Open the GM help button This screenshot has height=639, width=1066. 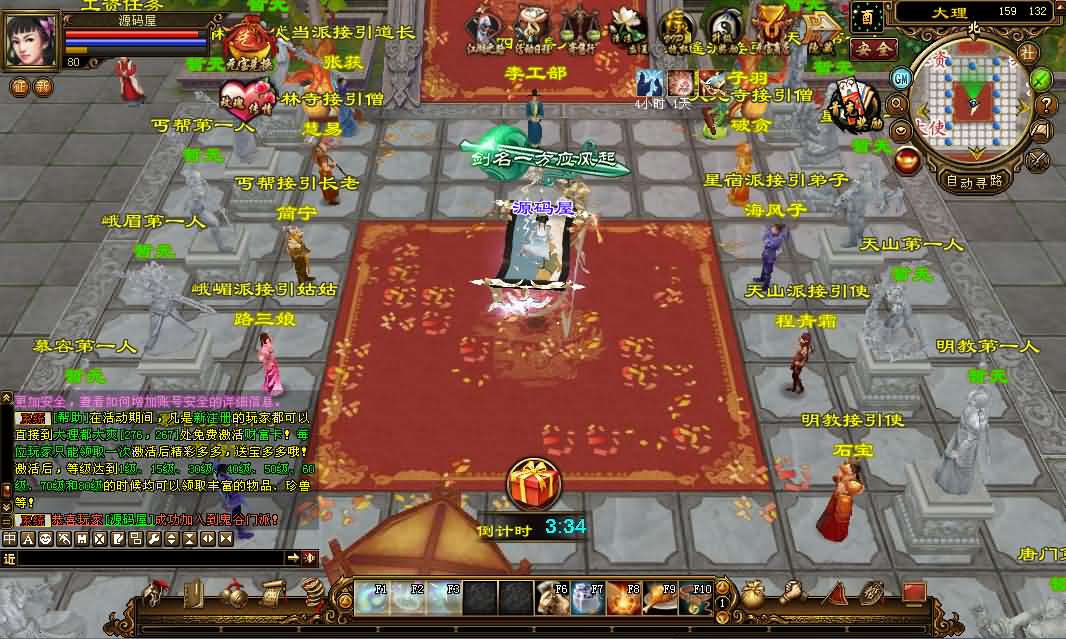pyautogui.click(x=901, y=77)
